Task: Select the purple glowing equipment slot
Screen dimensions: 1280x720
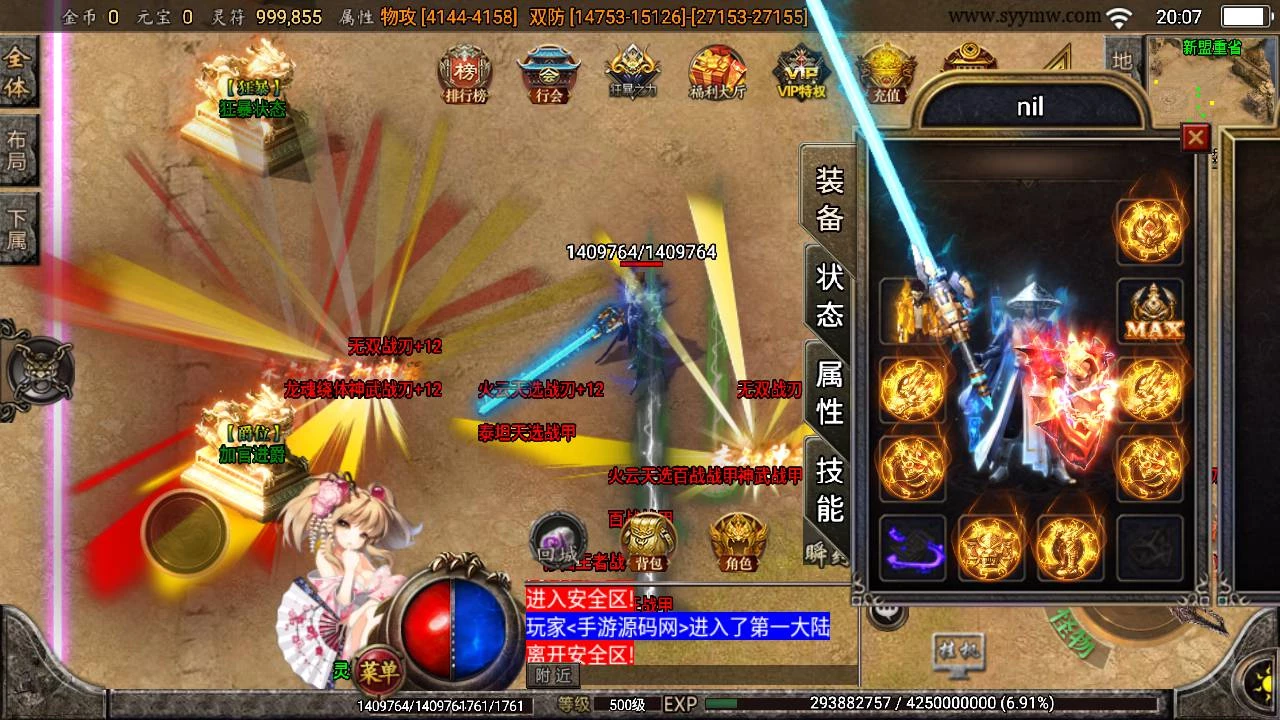Action: point(912,548)
